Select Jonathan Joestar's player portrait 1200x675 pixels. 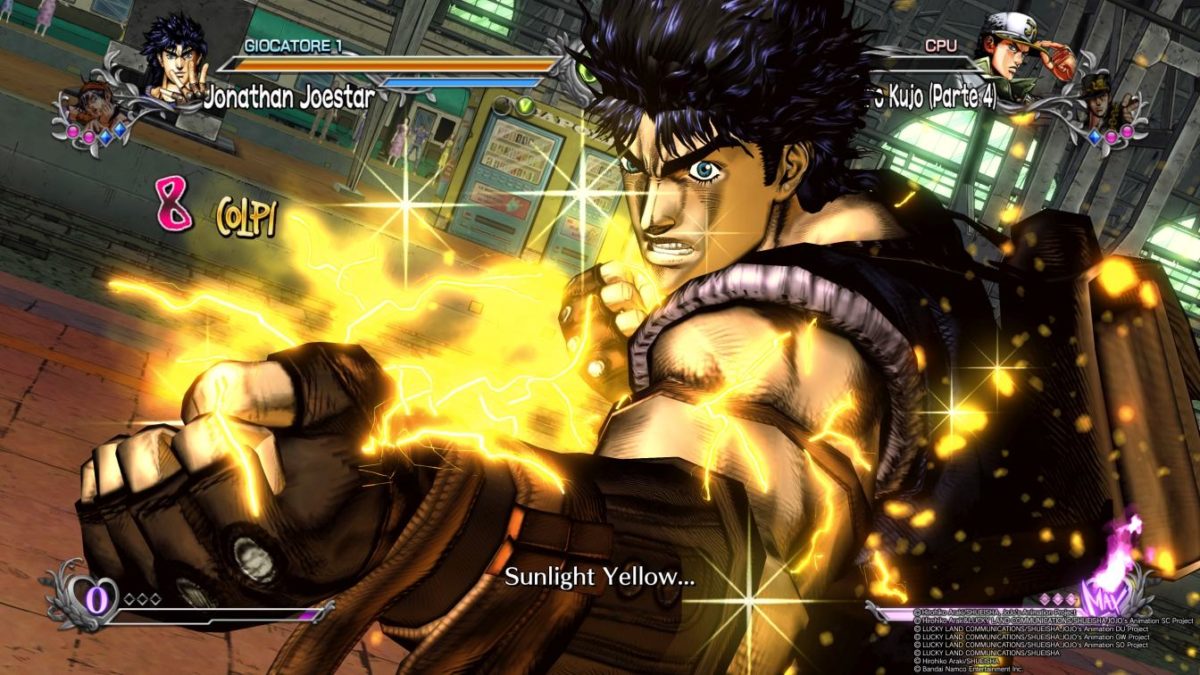pyautogui.click(x=174, y=57)
